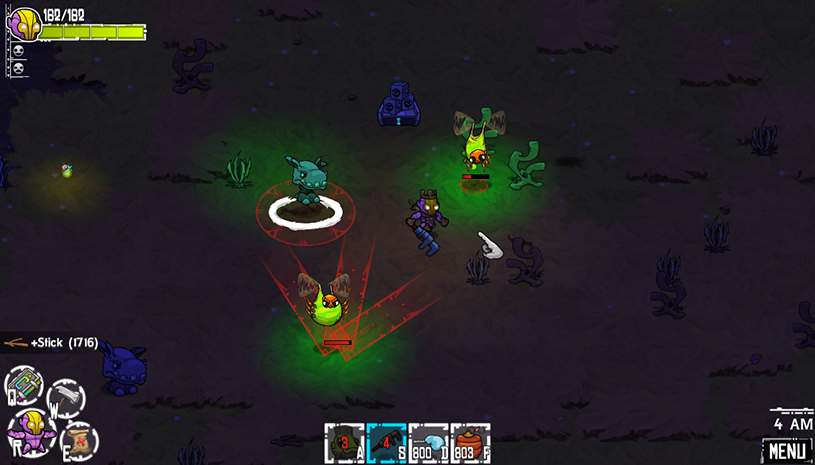
Task: Click the player portrait at the health bar
Action: coord(24,24)
